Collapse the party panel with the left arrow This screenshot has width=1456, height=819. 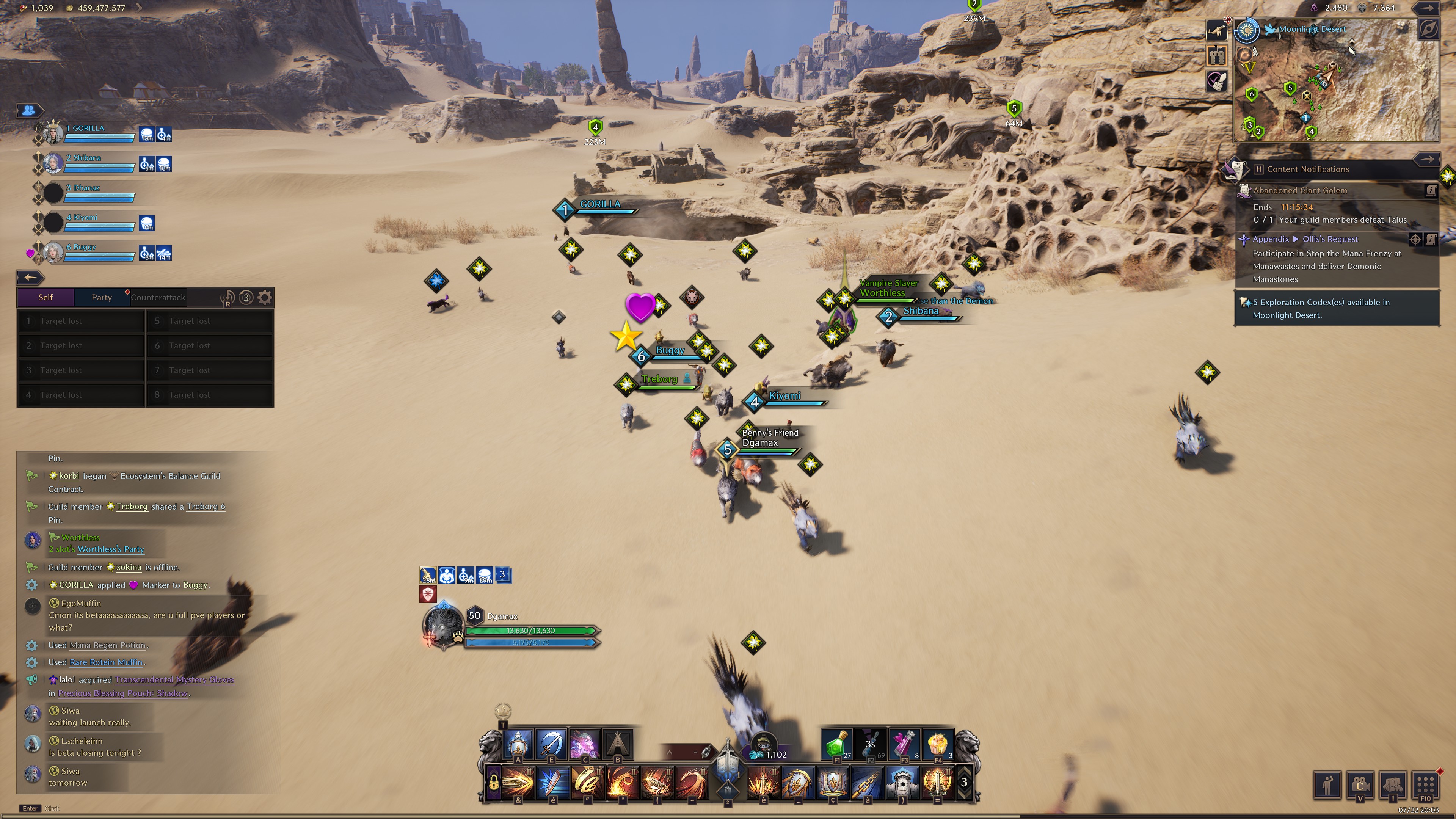pos(30,277)
